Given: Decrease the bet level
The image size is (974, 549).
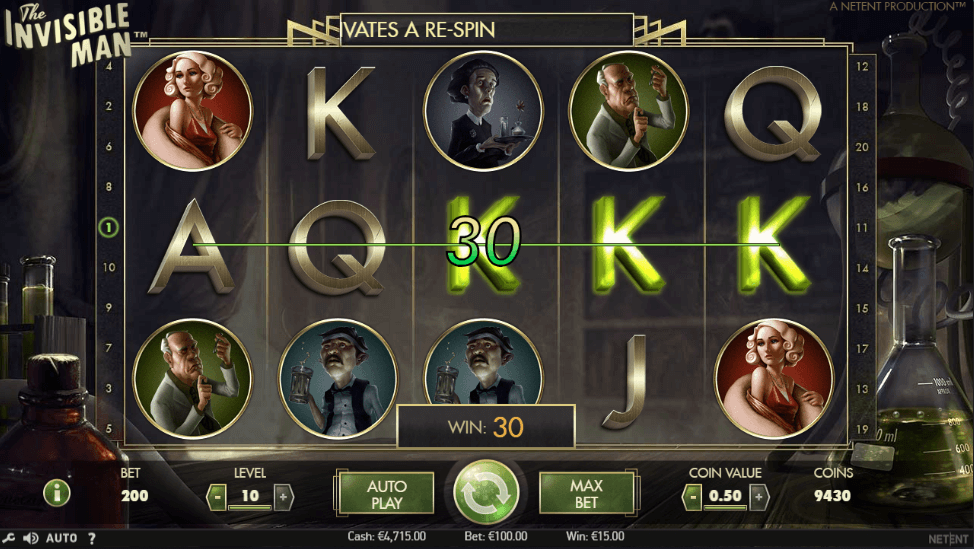Looking at the screenshot, I should pyautogui.click(x=216, y=495).
